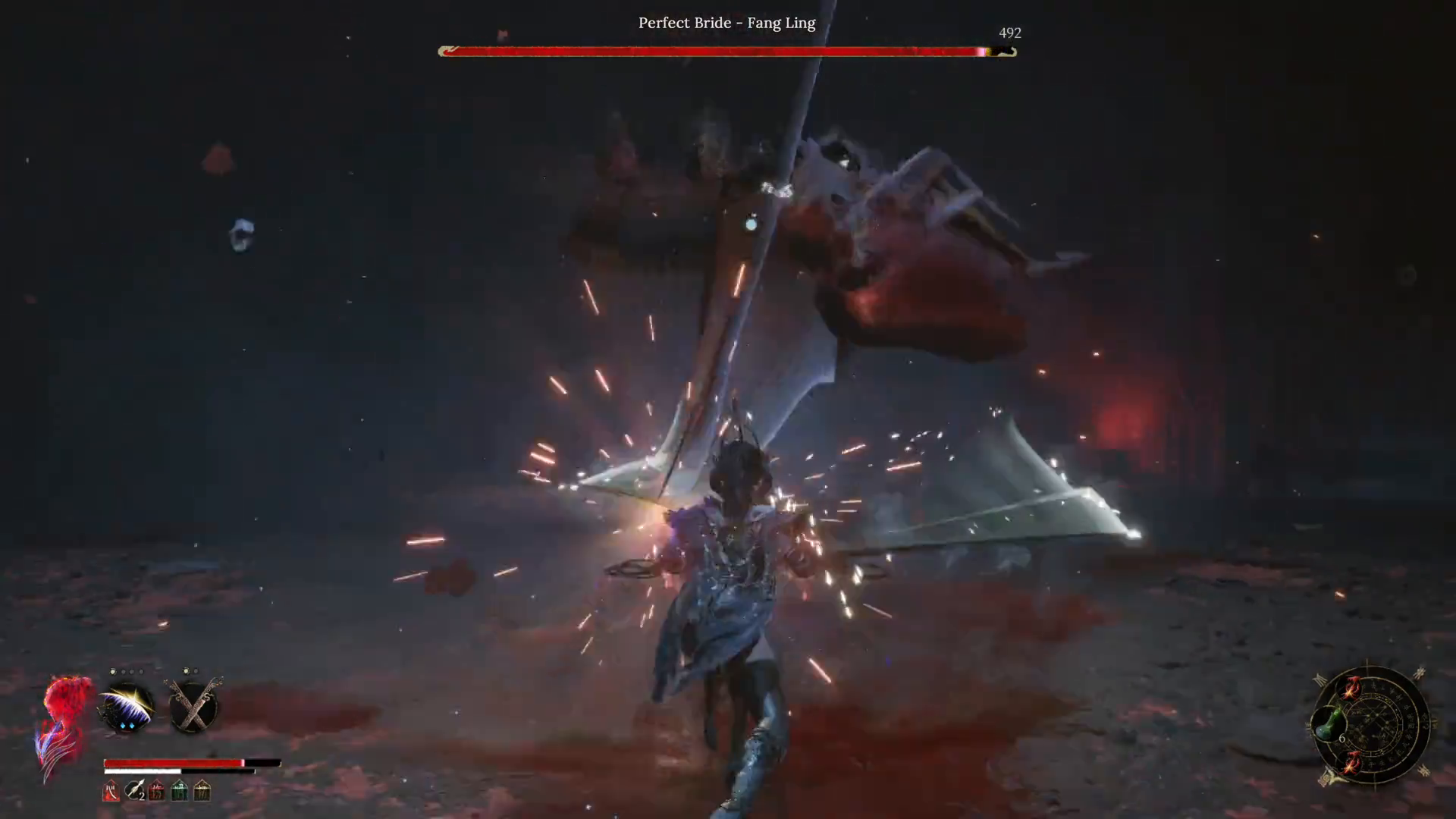Viewport: 1456px width, 819px height.
Task: Open the red damage indicator buff slot
Action: tap(156, 792)
